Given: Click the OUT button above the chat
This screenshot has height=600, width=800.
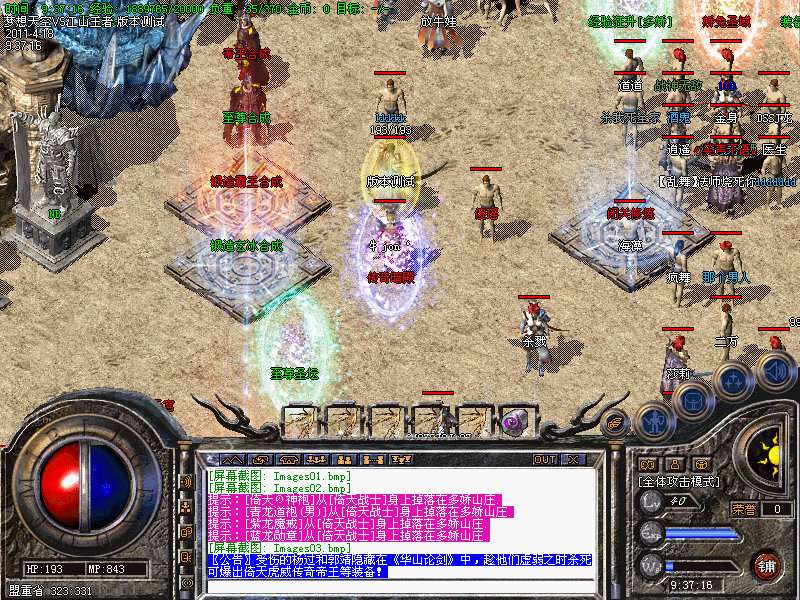Looking at the screenshot, I should coord(545,460).
